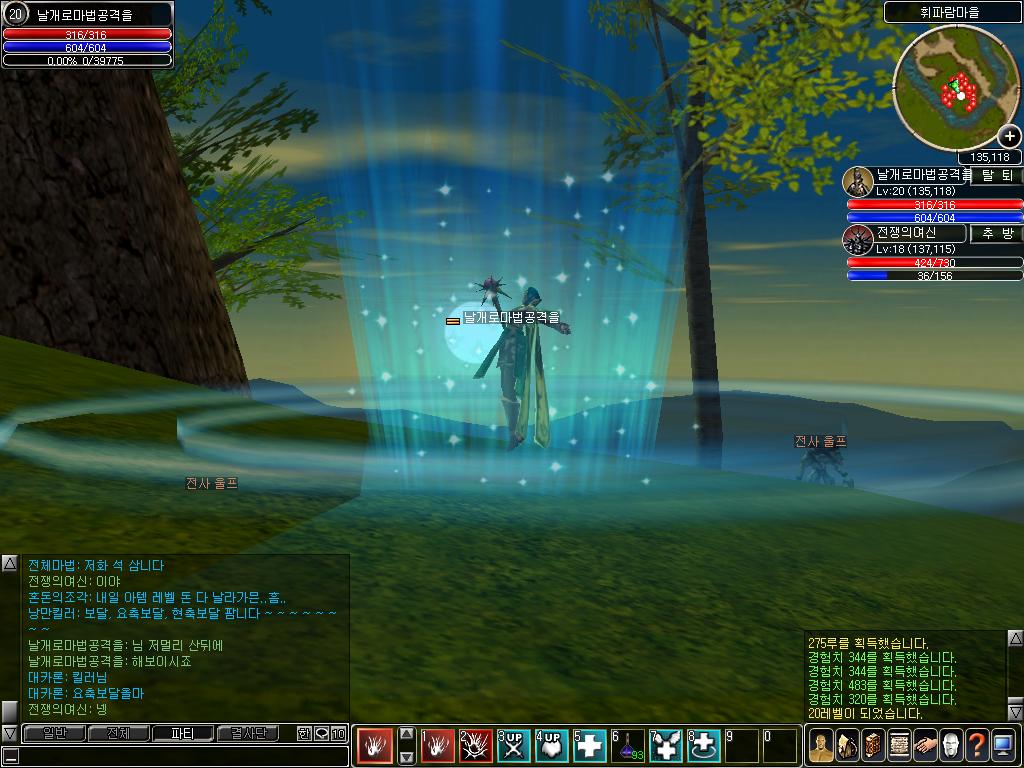The width and height of the screenshot is (1024, 768).
Task: Leave the party with the 탈퇴 button
Action: (996, 176)
